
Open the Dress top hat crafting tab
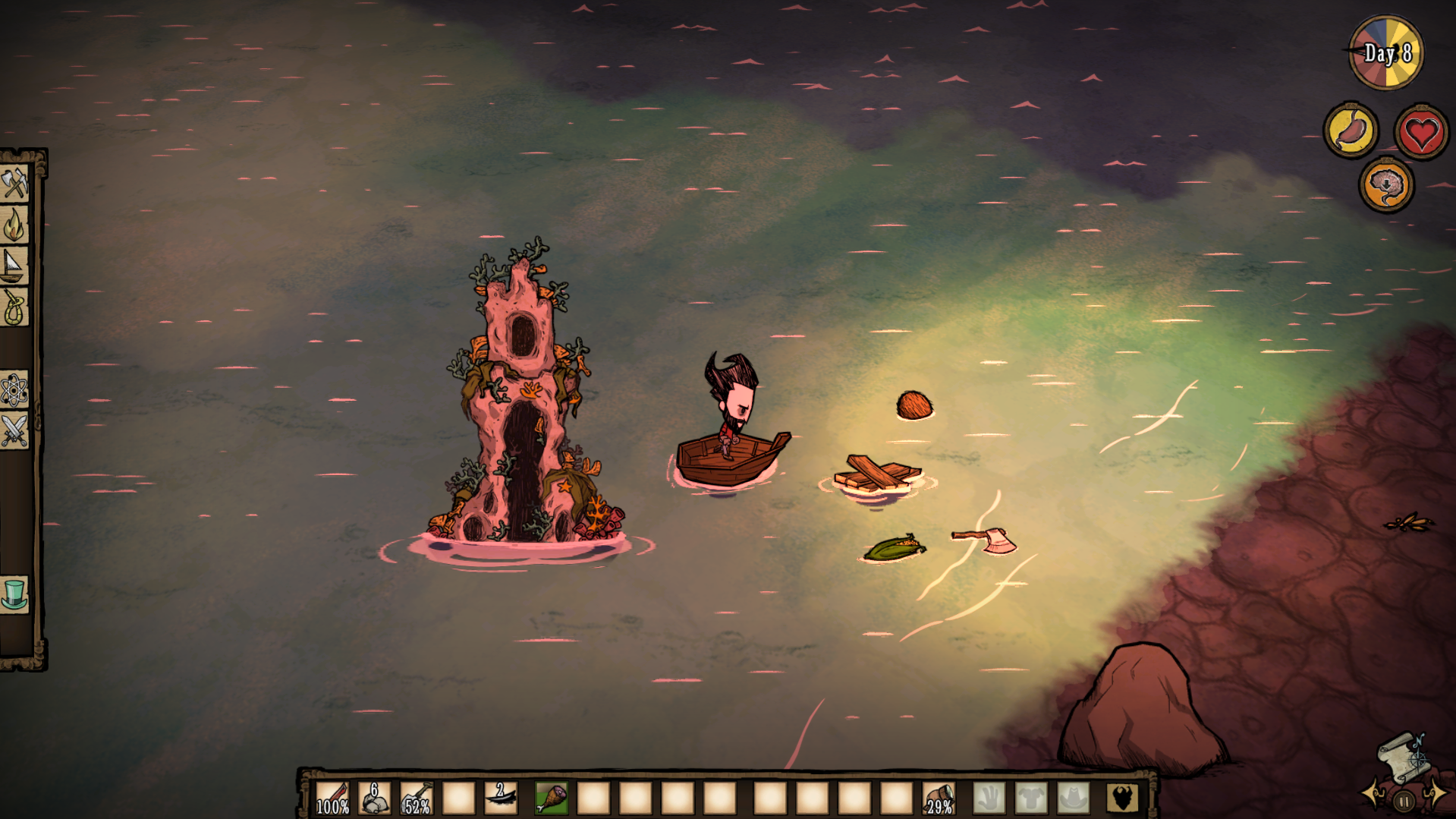[14, 595]
